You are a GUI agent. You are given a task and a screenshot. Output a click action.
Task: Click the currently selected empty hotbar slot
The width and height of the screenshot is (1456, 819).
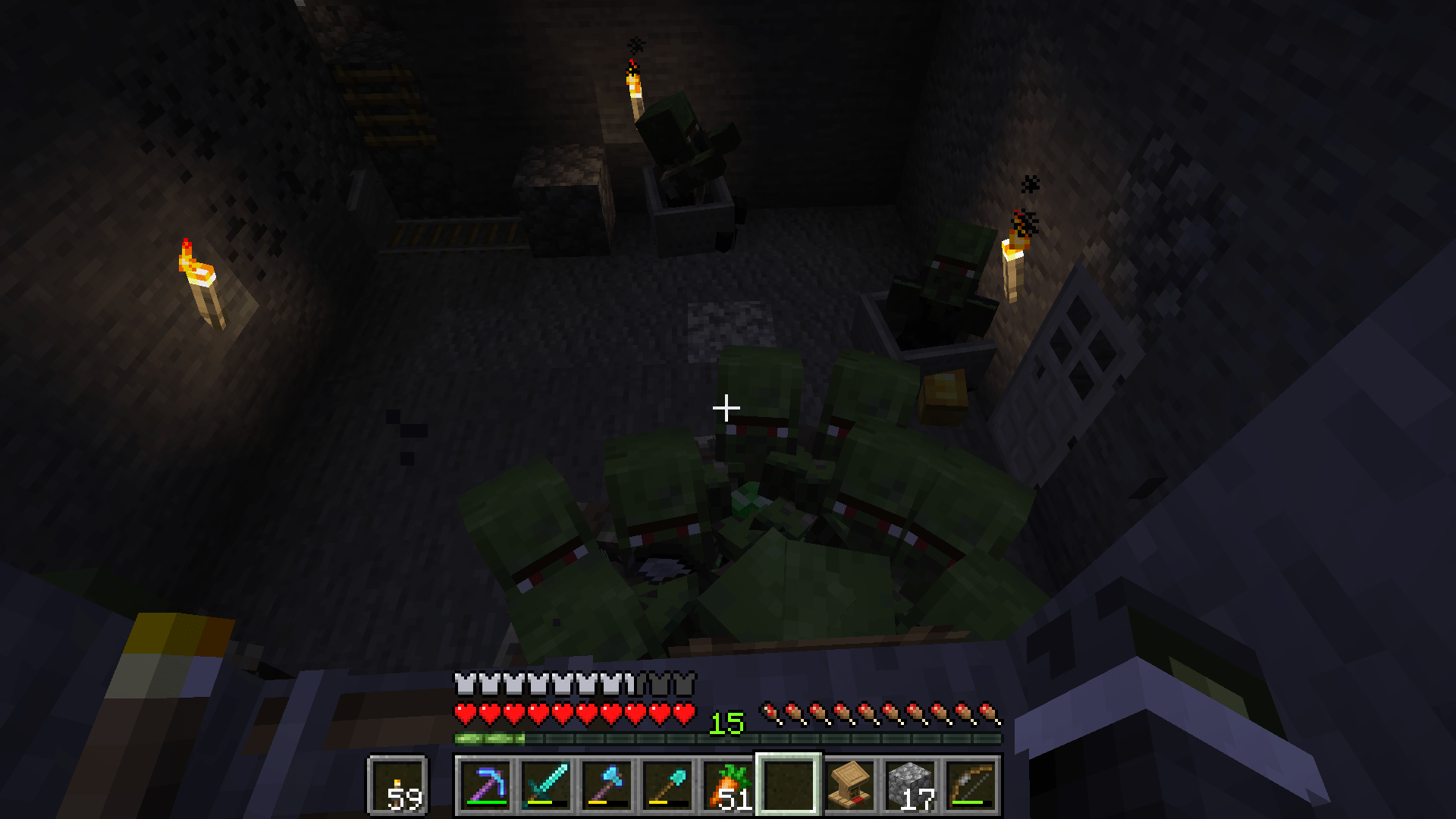tap(787, 785)
